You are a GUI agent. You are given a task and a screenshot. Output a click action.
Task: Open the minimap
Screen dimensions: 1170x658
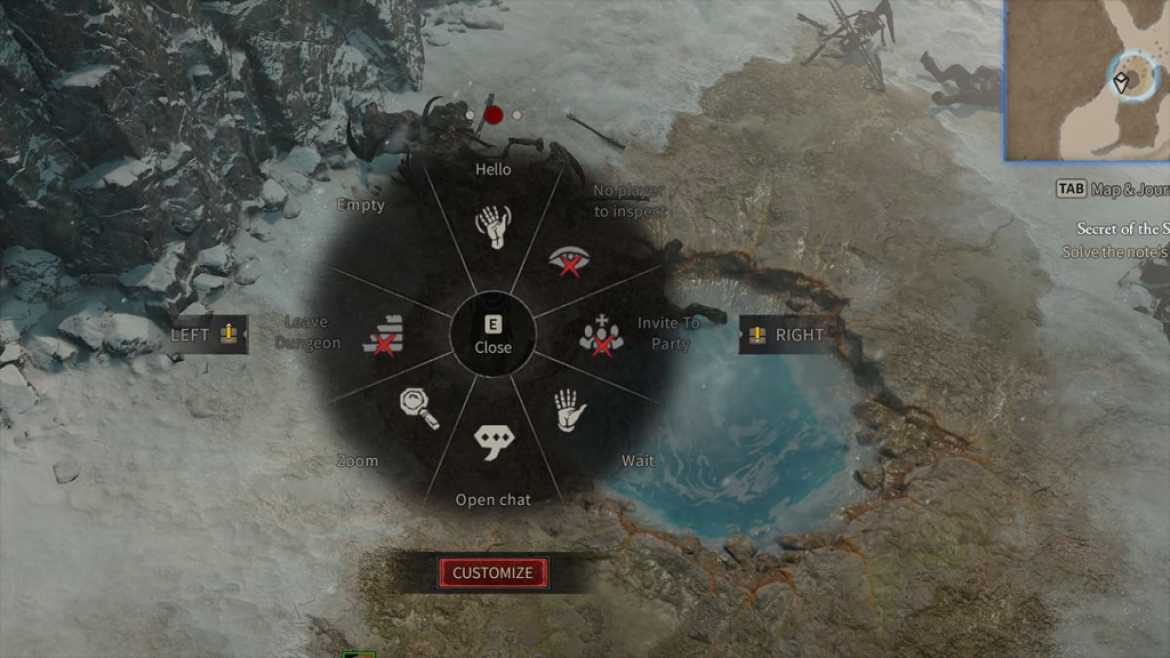(1085, 80)
